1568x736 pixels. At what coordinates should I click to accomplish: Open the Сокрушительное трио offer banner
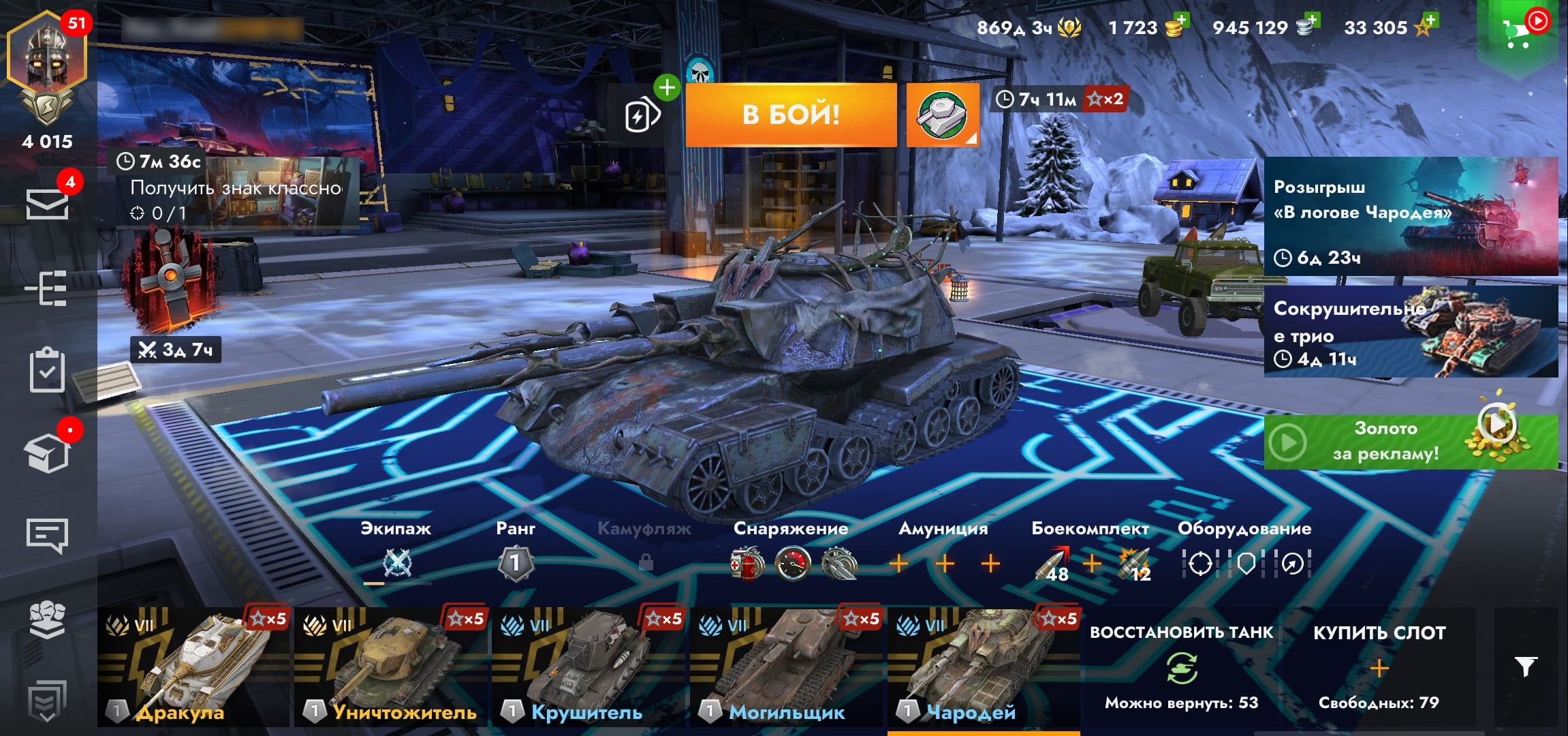[x=1410, y=331]
